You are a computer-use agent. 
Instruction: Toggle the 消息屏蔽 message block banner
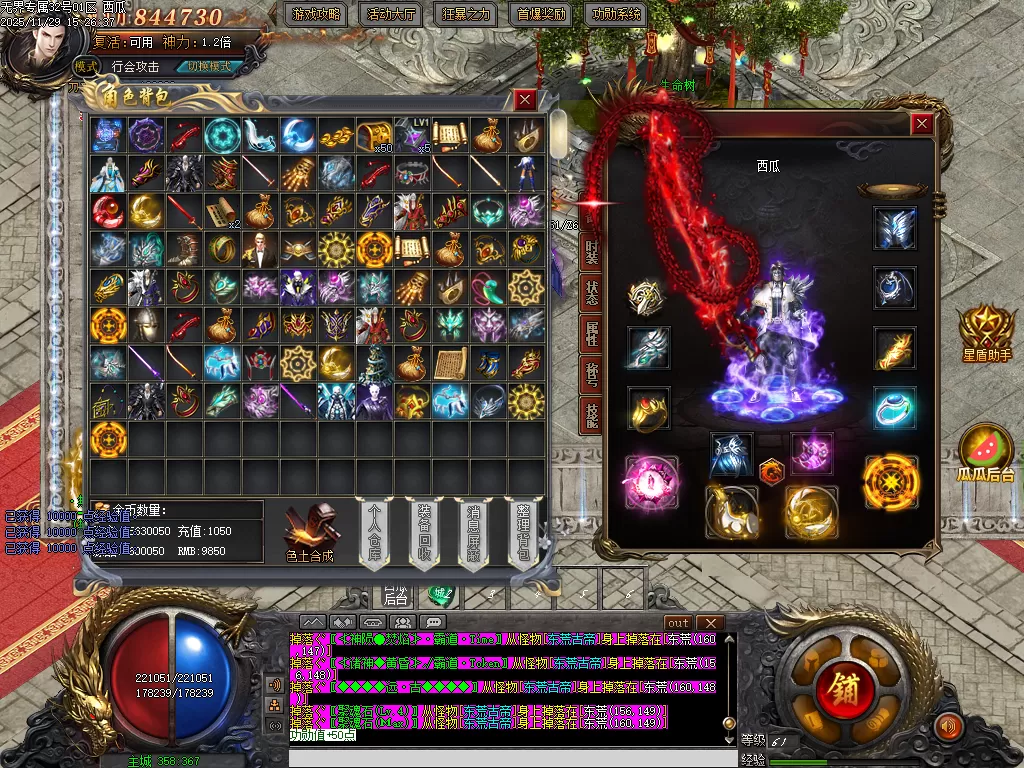(x=473, y=531)
